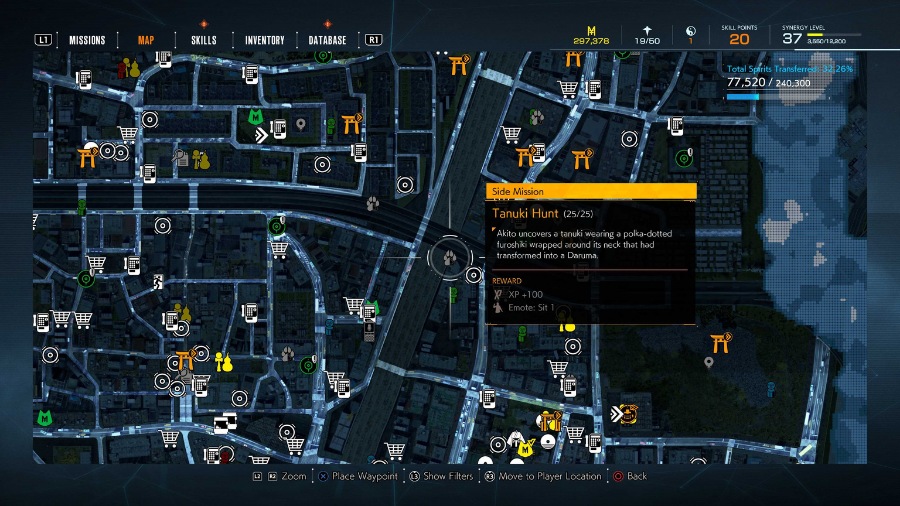The width and height of the screenshot is (900, 506).
Task: Show the Database tab
Action: 328,40
